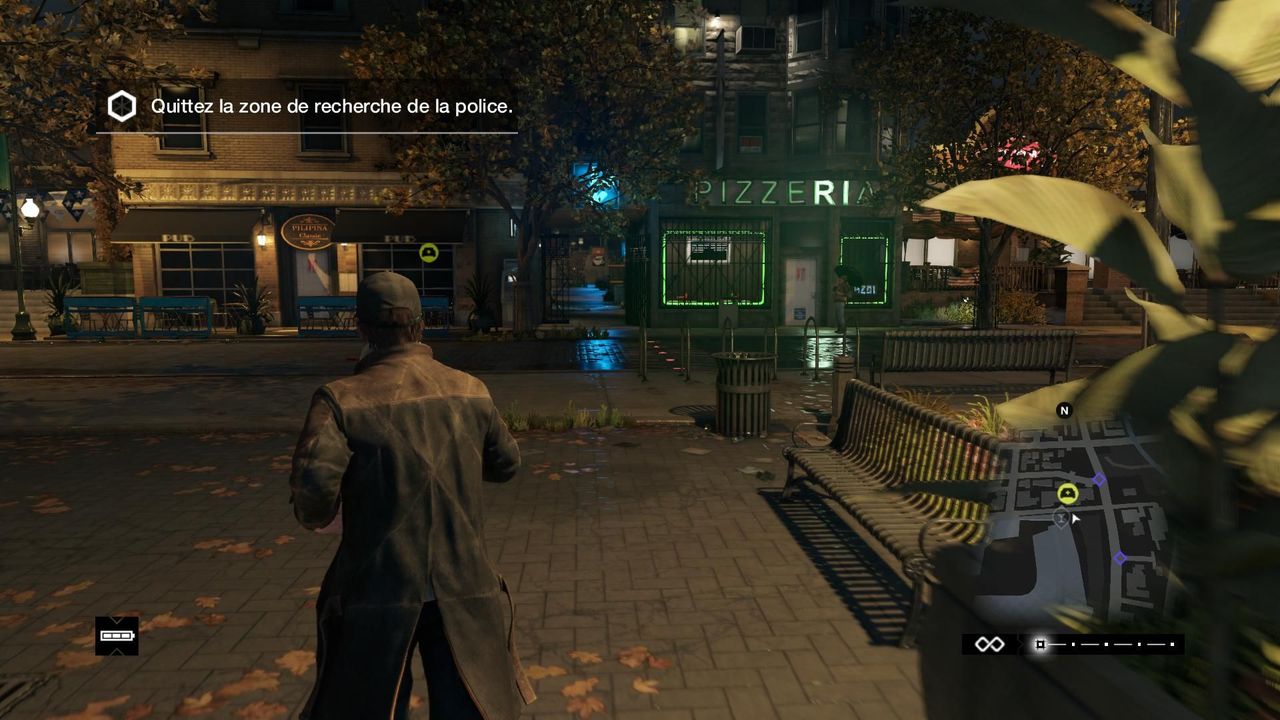
Task: Select the battery item icon in weapon wheel slot
Action: 116,635
